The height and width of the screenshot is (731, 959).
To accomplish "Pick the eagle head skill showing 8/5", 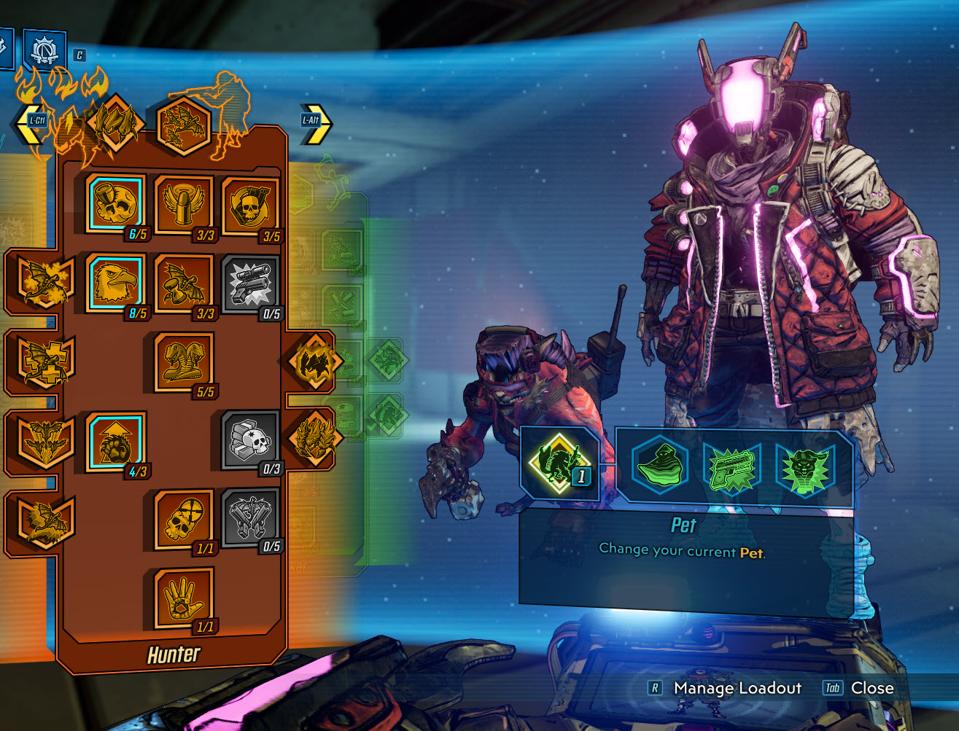I will tap(115, 282).
